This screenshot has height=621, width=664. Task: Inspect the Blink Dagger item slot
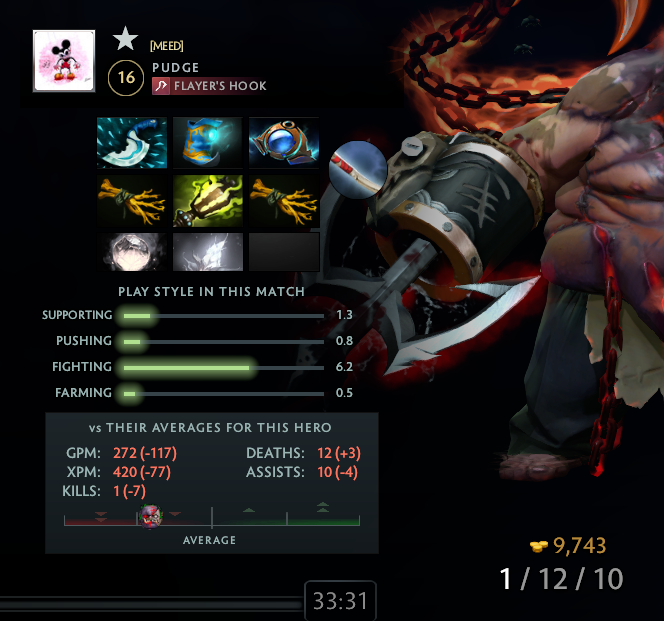[132, 142]
